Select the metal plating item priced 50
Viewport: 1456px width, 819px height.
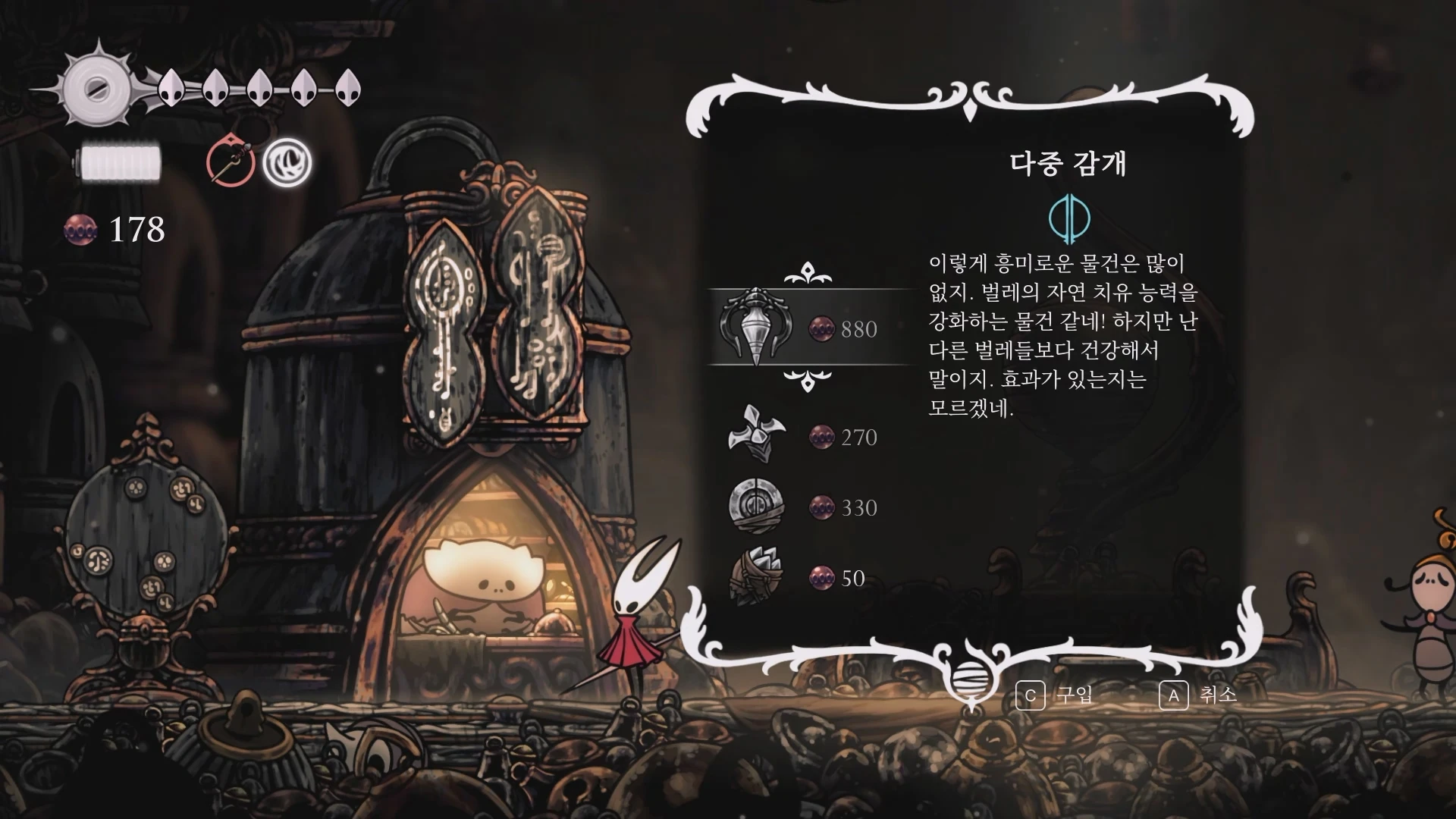(758, 578)
